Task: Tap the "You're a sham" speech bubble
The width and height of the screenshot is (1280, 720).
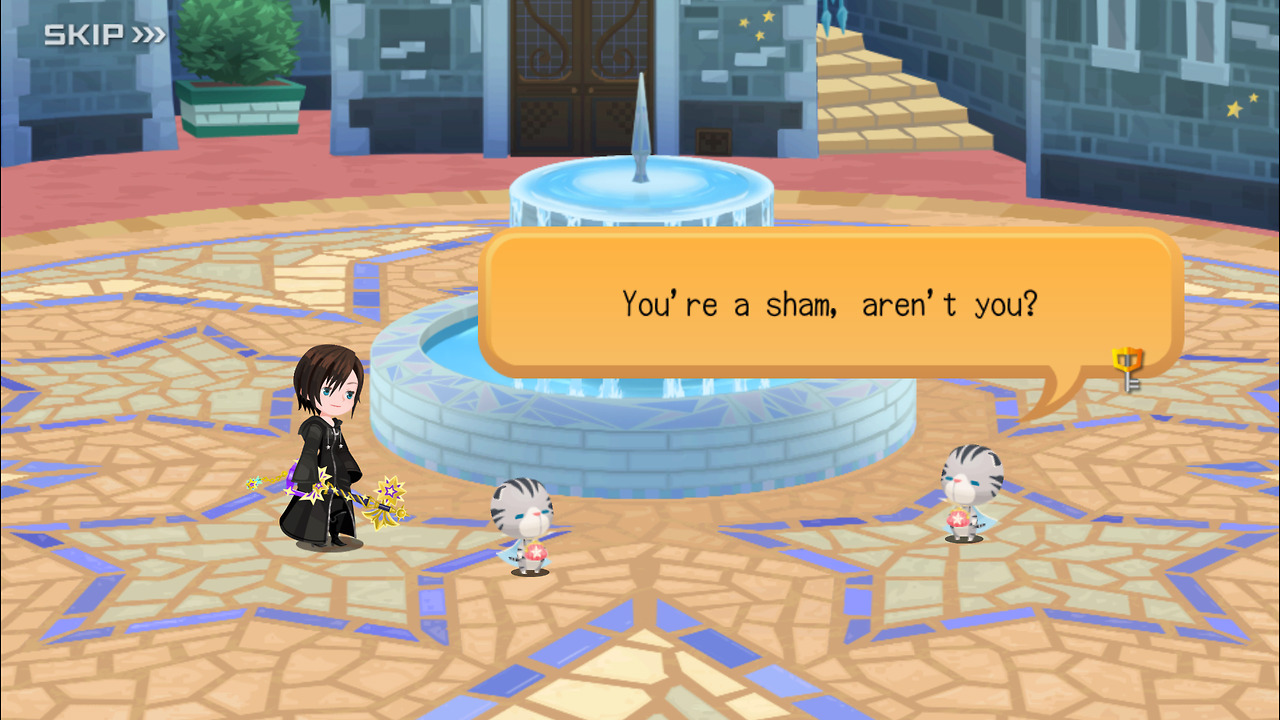Action: click(829, 304)
